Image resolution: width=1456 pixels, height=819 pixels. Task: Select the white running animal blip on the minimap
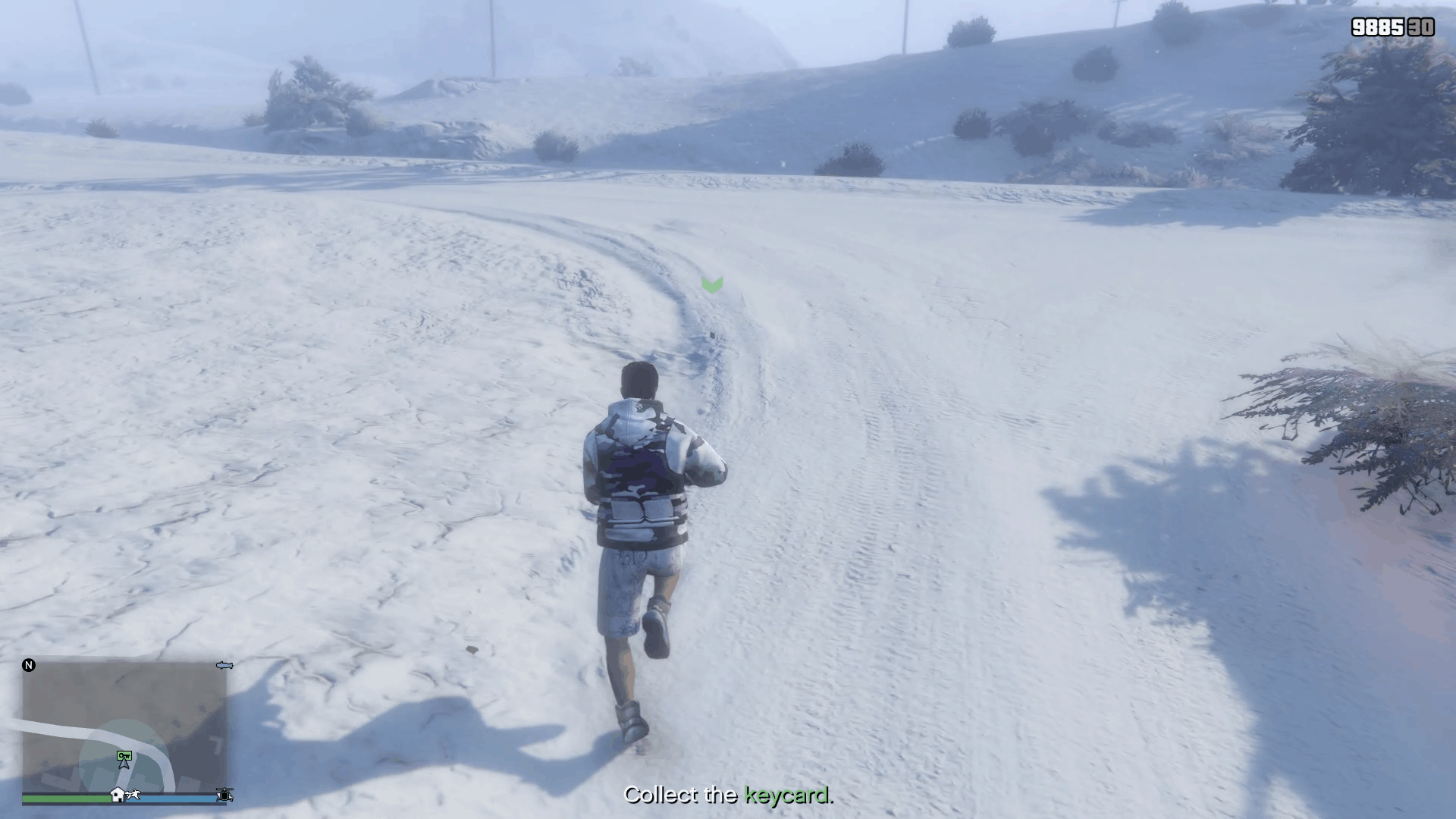click(133, 795)
